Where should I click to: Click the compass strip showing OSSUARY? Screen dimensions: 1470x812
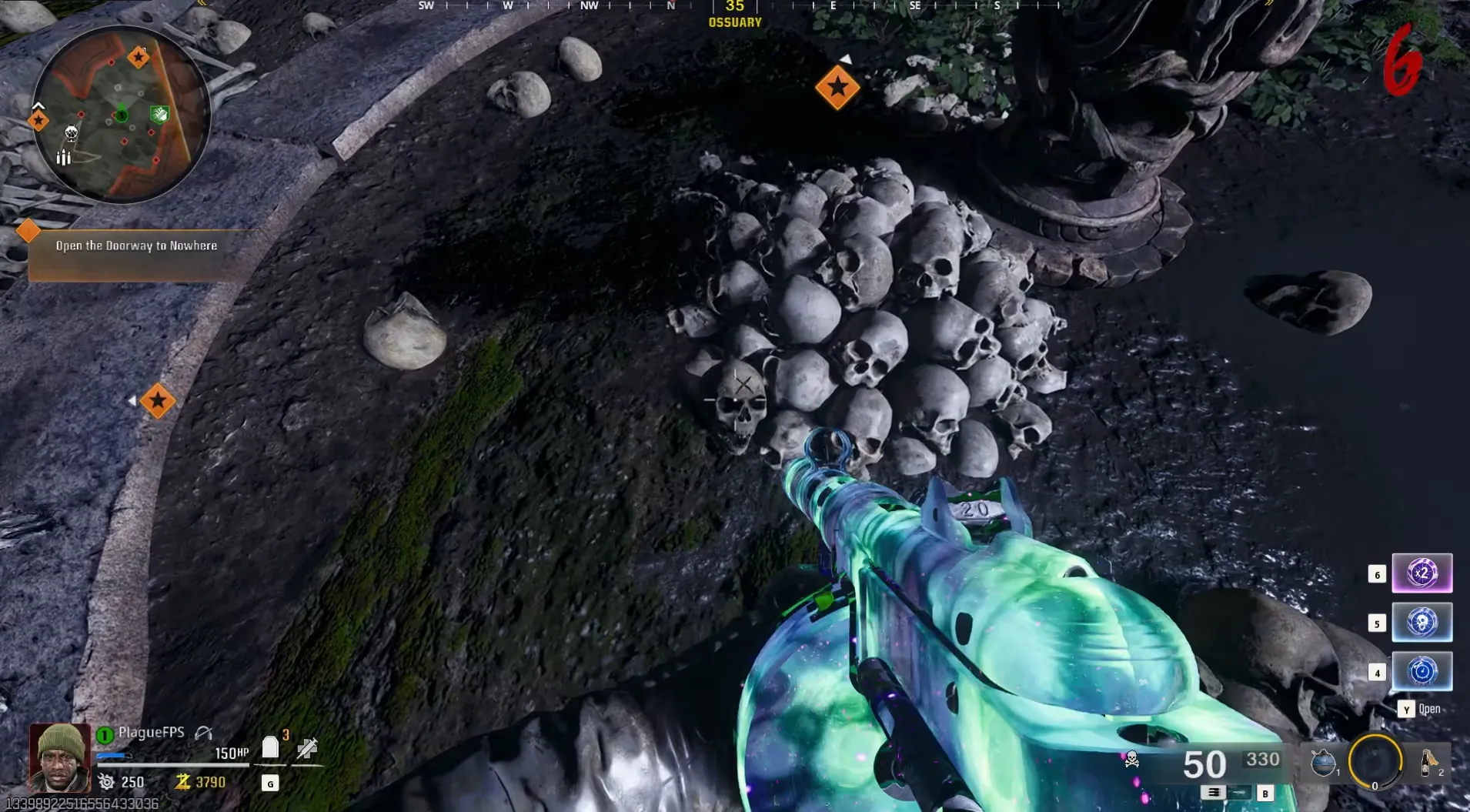735,13
